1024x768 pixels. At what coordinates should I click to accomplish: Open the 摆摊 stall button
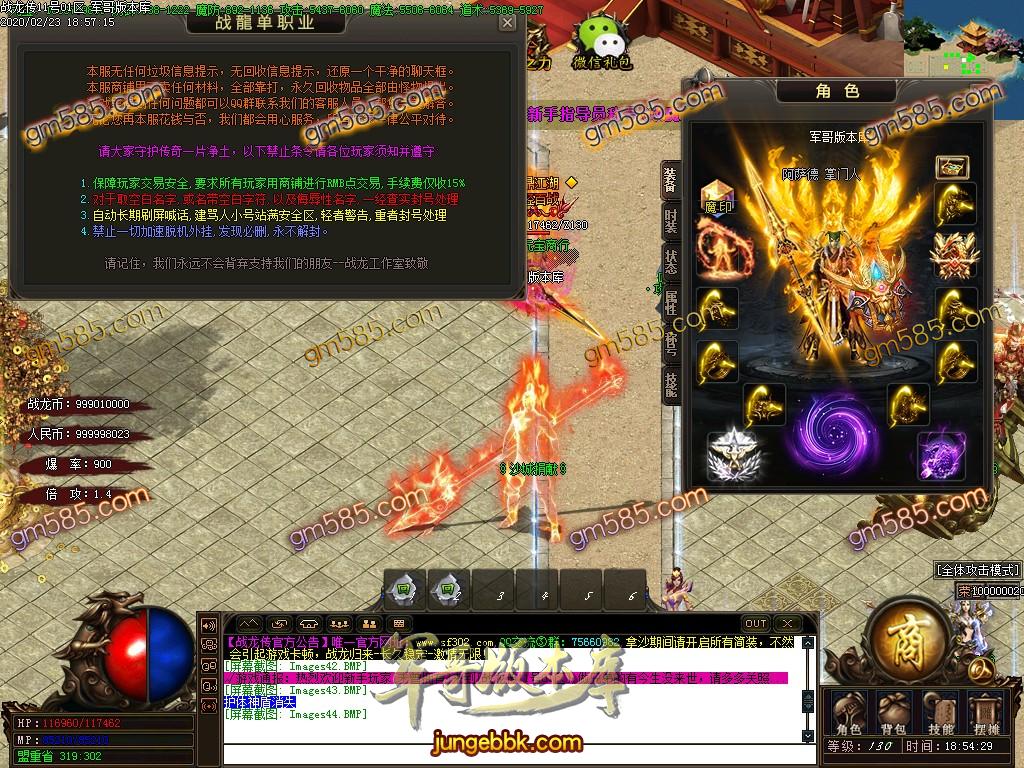986,710
